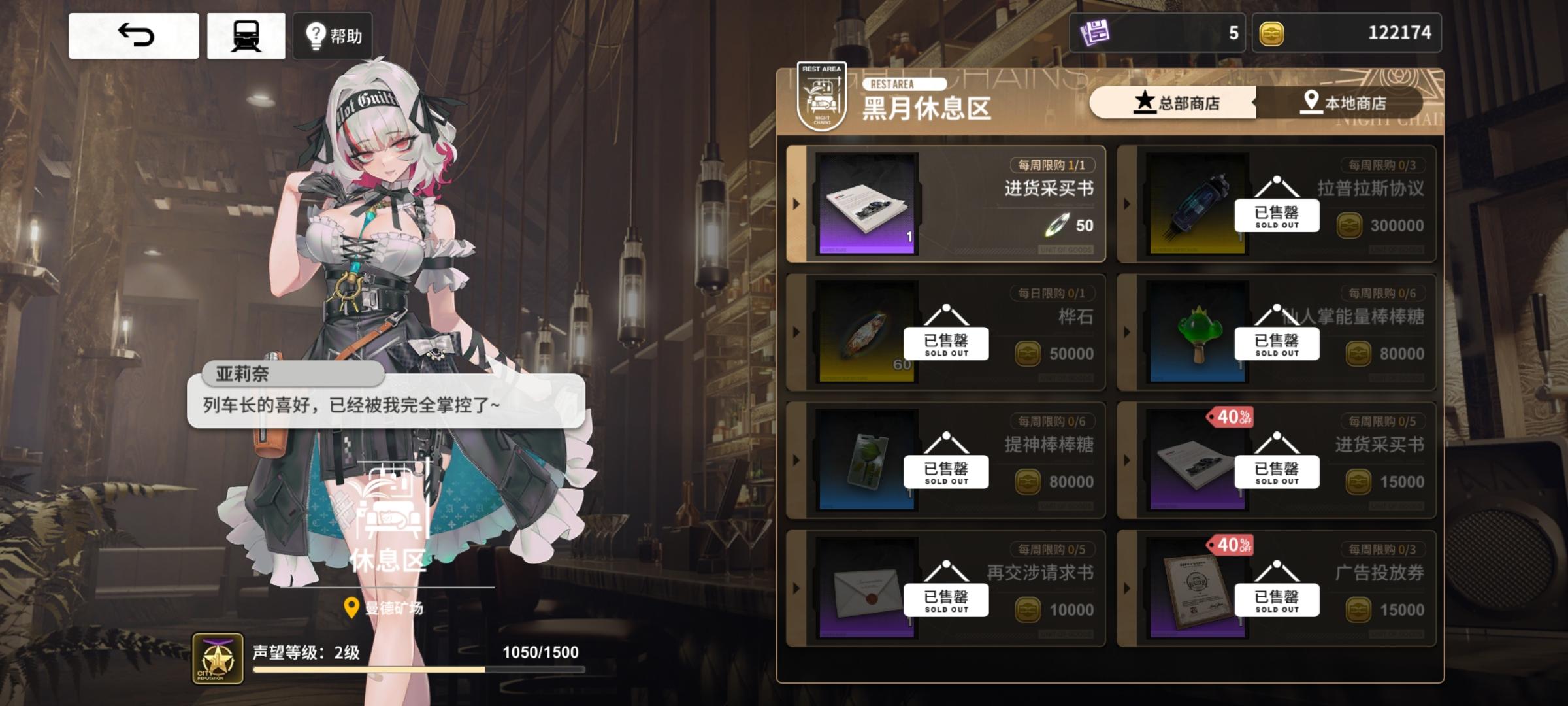Switch to the 总部商店 tab

click(1176, 103)
